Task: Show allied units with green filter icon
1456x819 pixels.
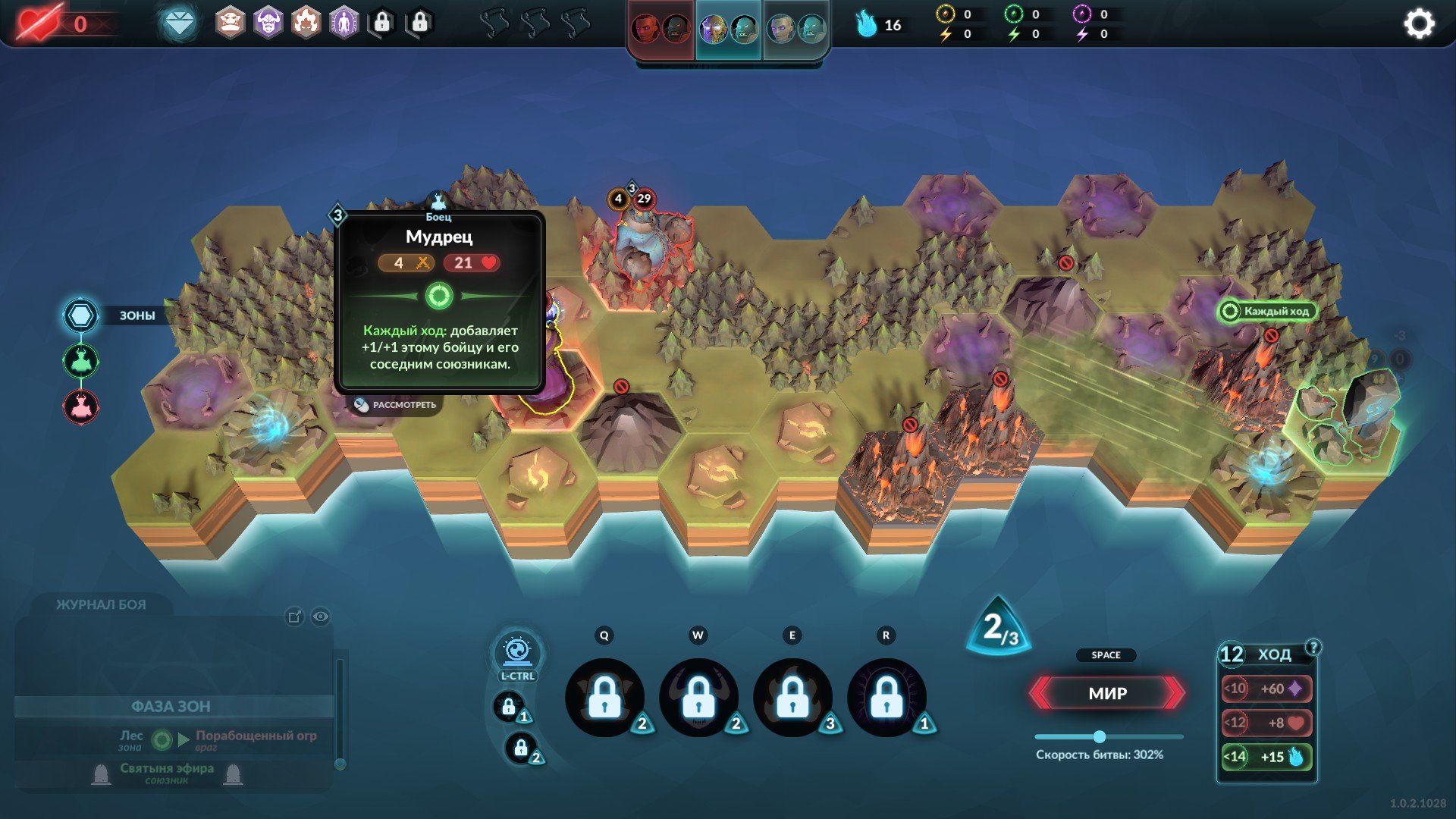Action: [x=80, y=361]
